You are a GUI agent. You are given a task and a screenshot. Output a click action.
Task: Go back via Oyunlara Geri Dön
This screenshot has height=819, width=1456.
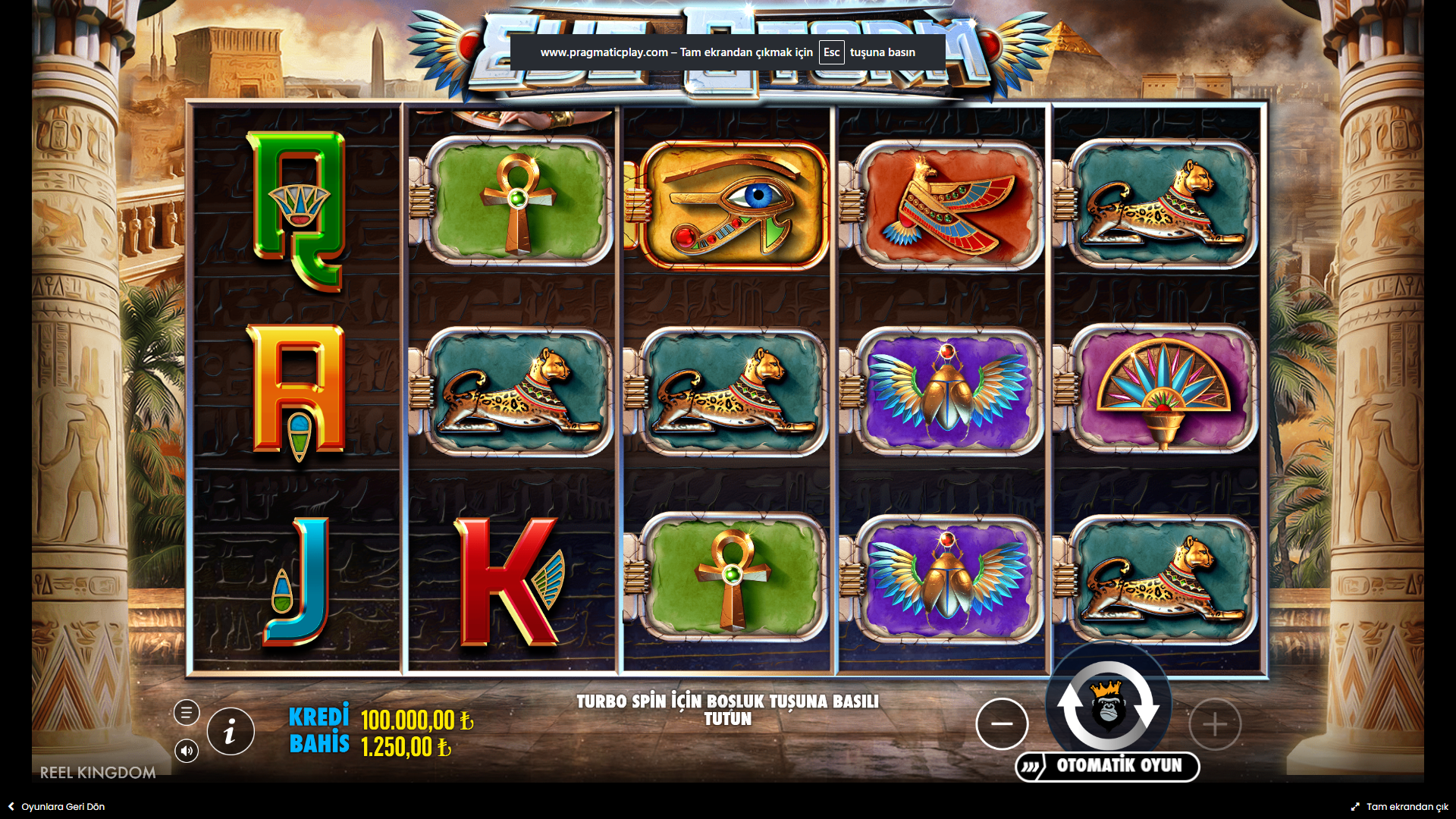[x=57, y=807]
